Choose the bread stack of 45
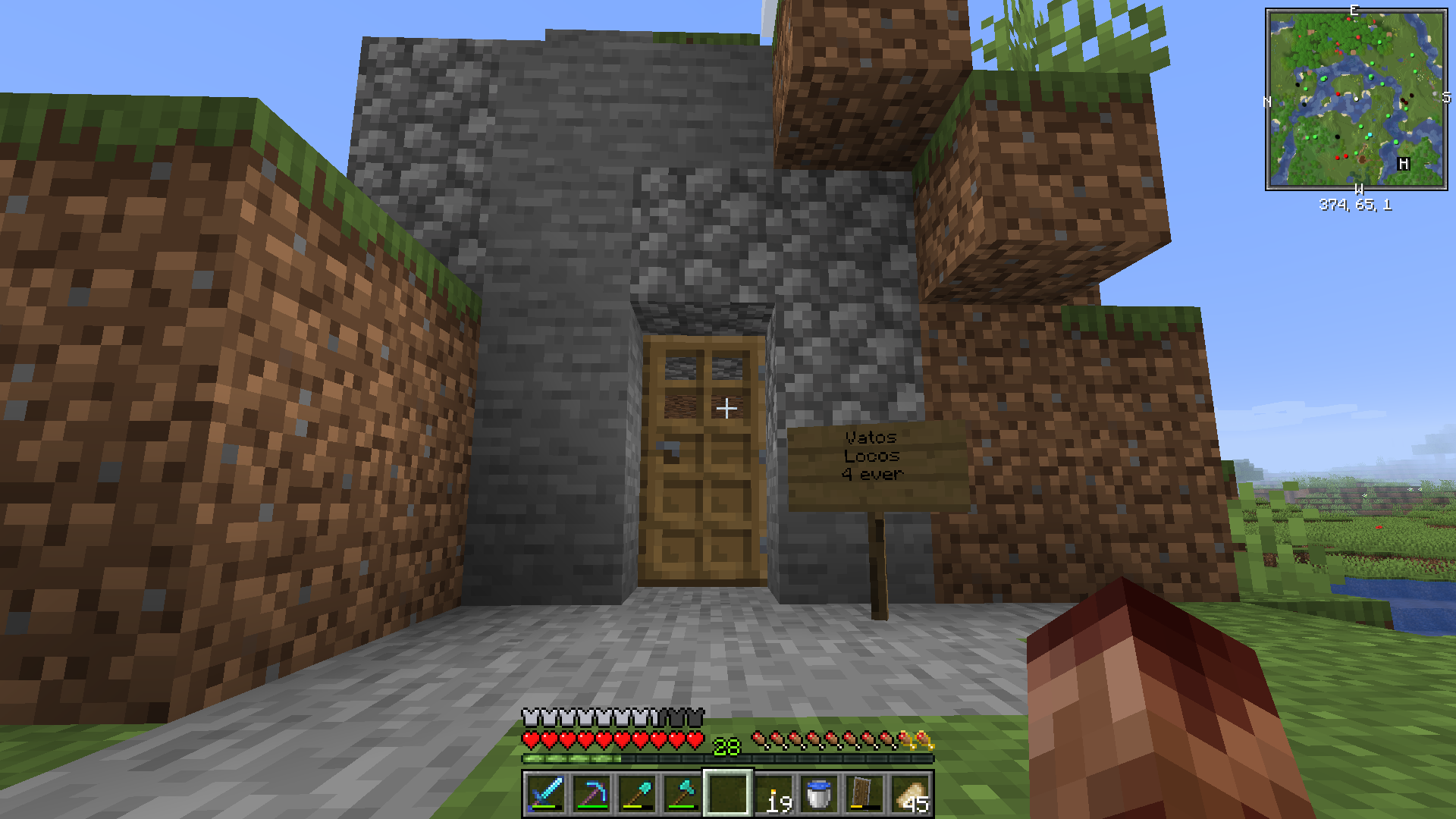 pyautogui.click(x=910, y=794)
